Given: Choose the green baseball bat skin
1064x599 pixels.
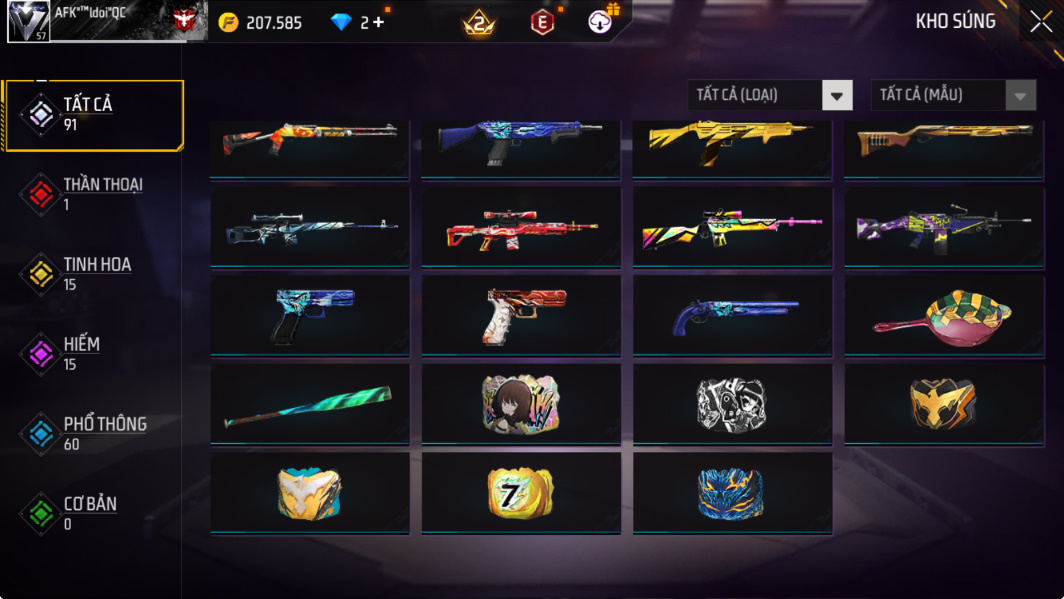Looking at the screenshot, I should pyautogui.click(x=309, y=403).
